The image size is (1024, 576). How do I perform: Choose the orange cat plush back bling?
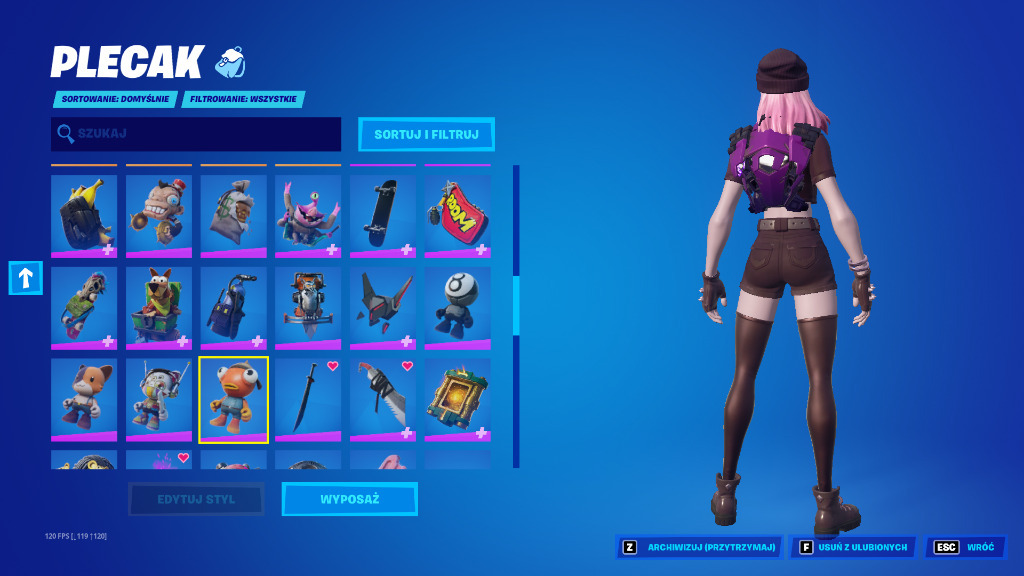tap(84, 400)
